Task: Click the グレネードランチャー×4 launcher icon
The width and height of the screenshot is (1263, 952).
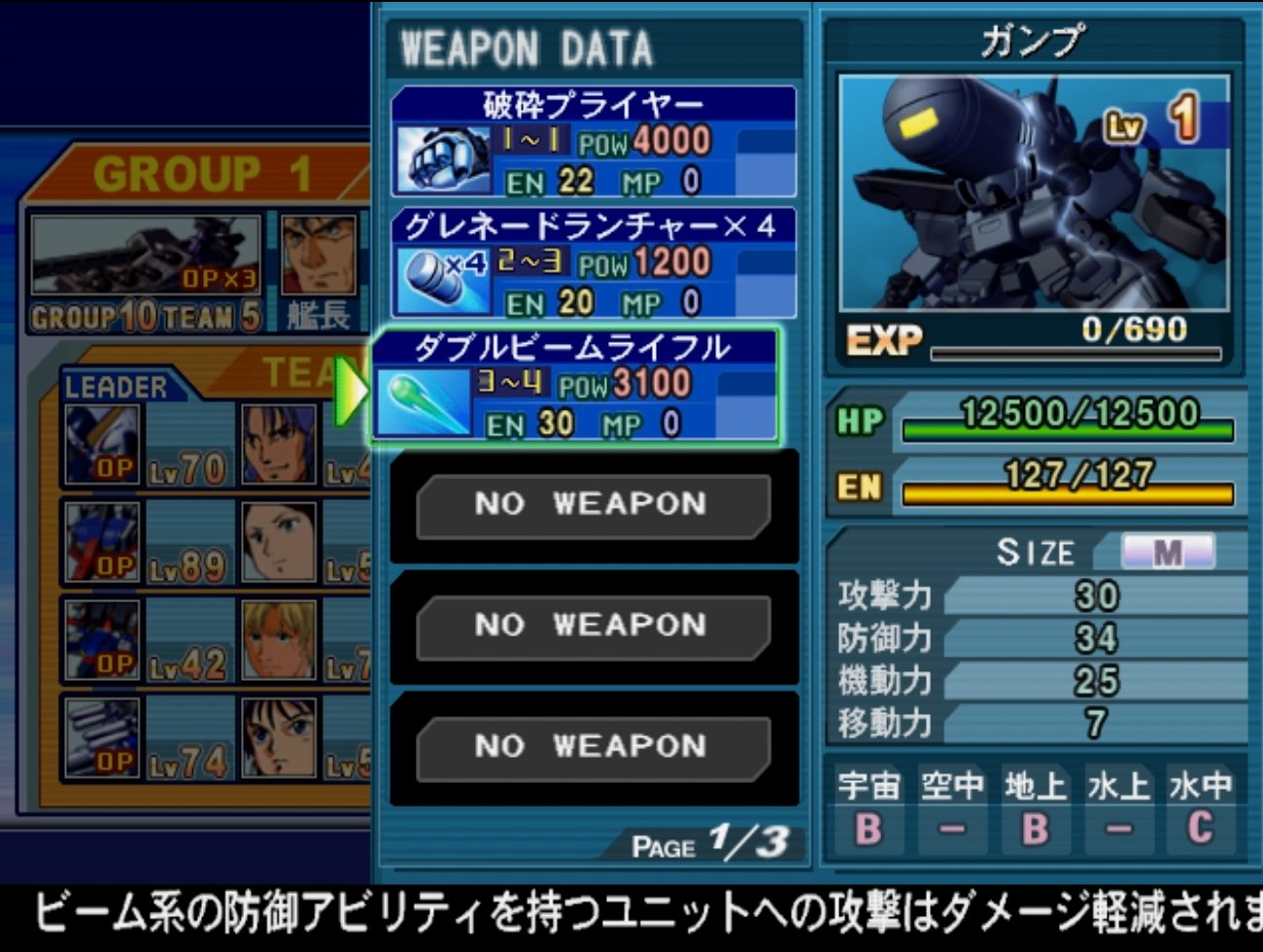Action: [437, 277]
